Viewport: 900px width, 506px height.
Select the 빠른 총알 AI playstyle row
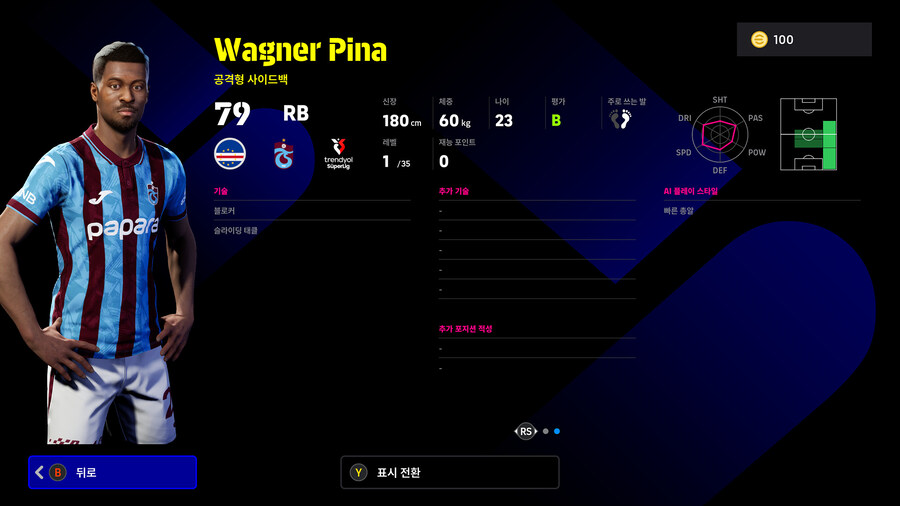pos(761,211)
